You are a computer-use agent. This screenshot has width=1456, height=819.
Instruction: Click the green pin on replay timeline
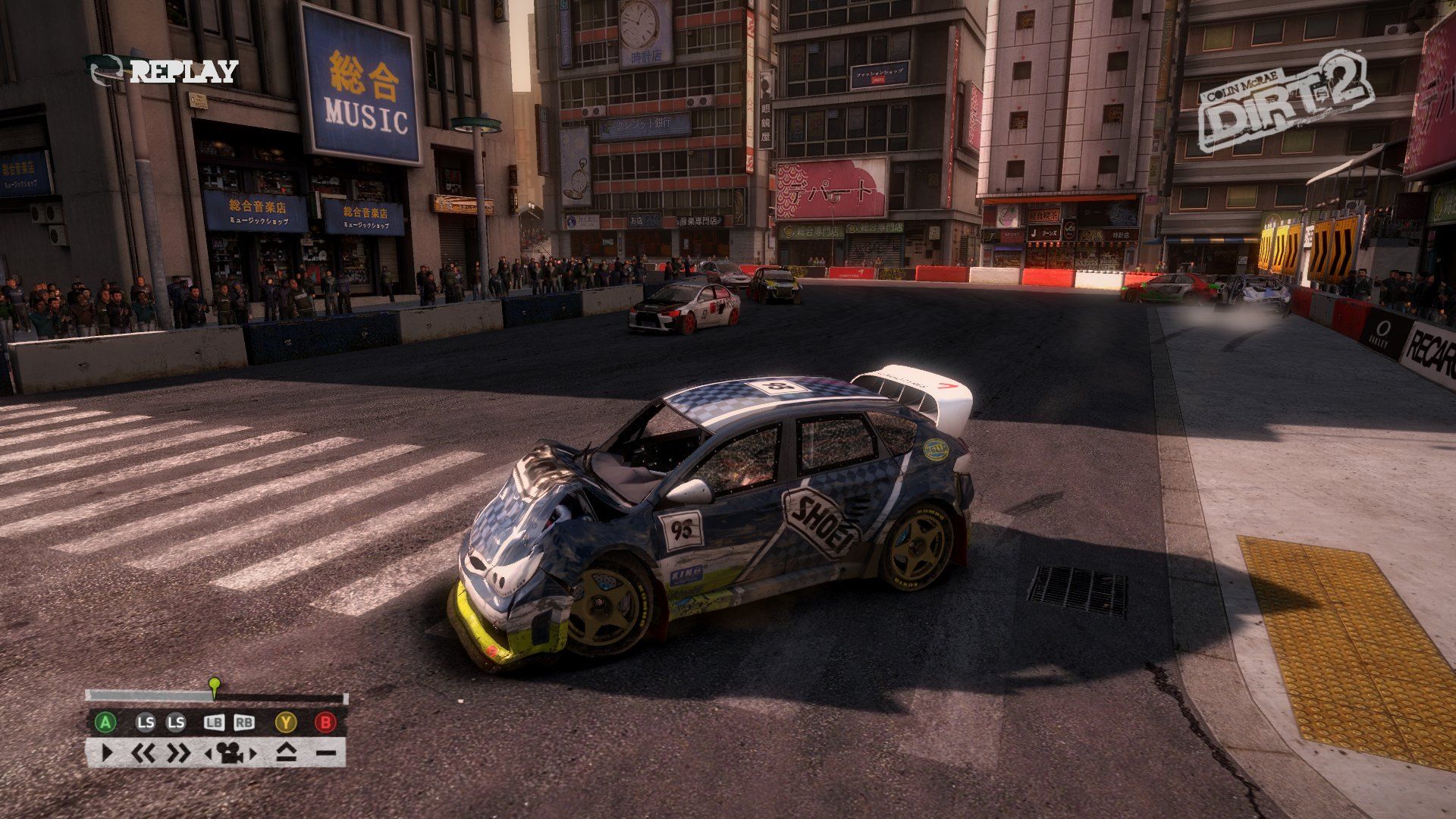[215, 685]
